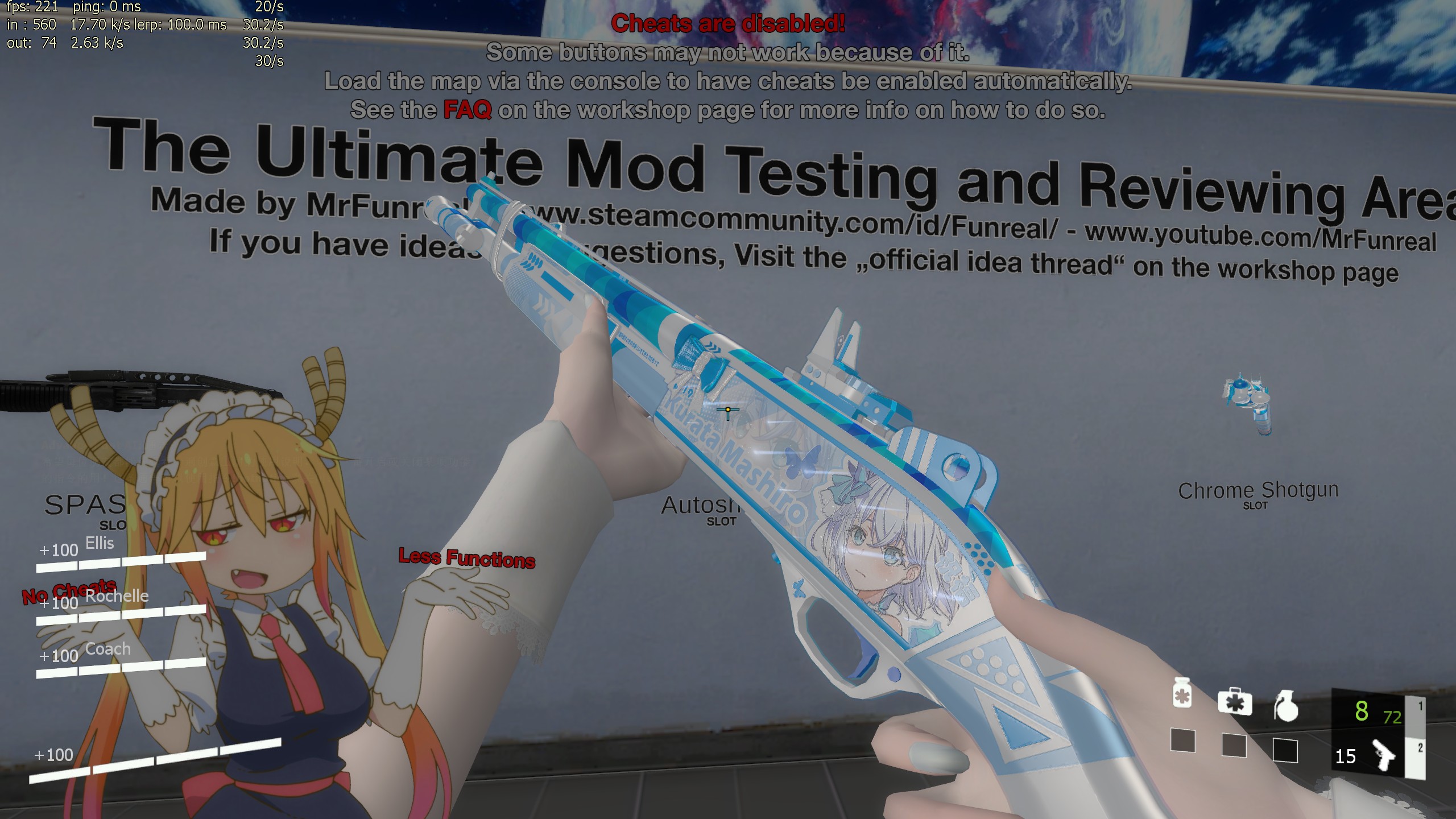
Task: Click Rochelle's teammate panel
Action: (x=121, y=606)
